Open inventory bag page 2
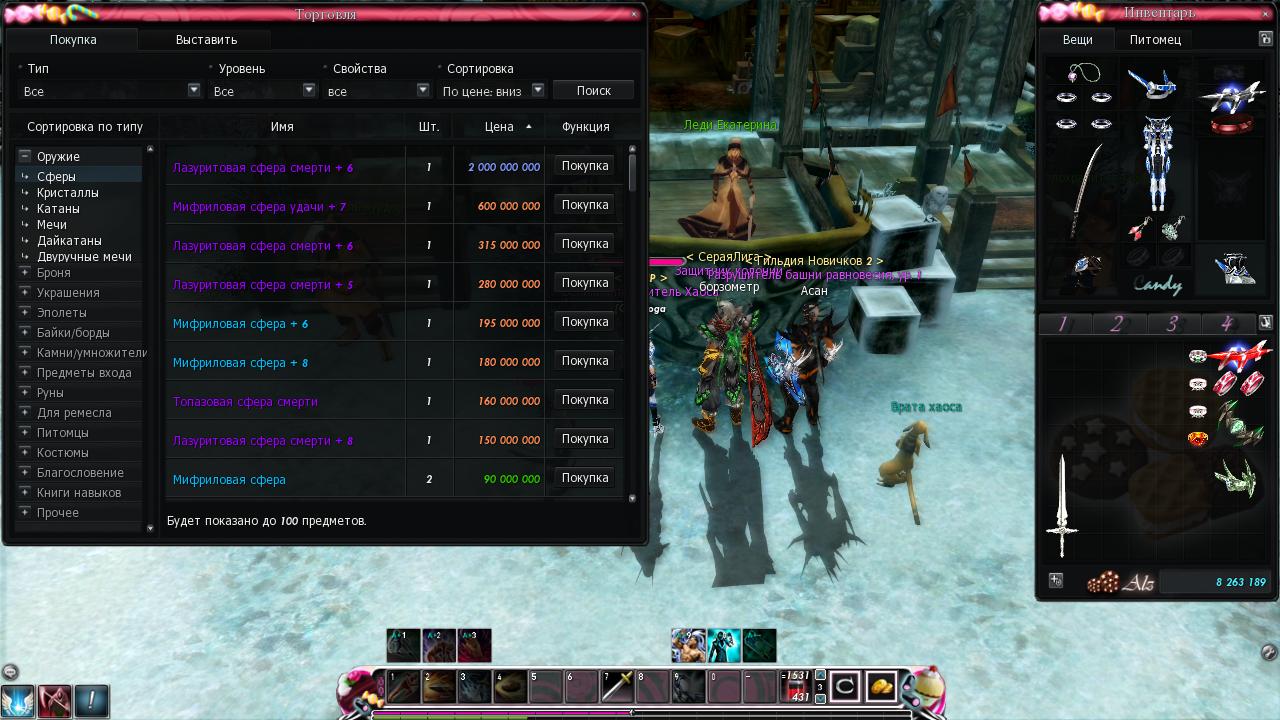The image size is (1280, 720). coord(1117,324)
